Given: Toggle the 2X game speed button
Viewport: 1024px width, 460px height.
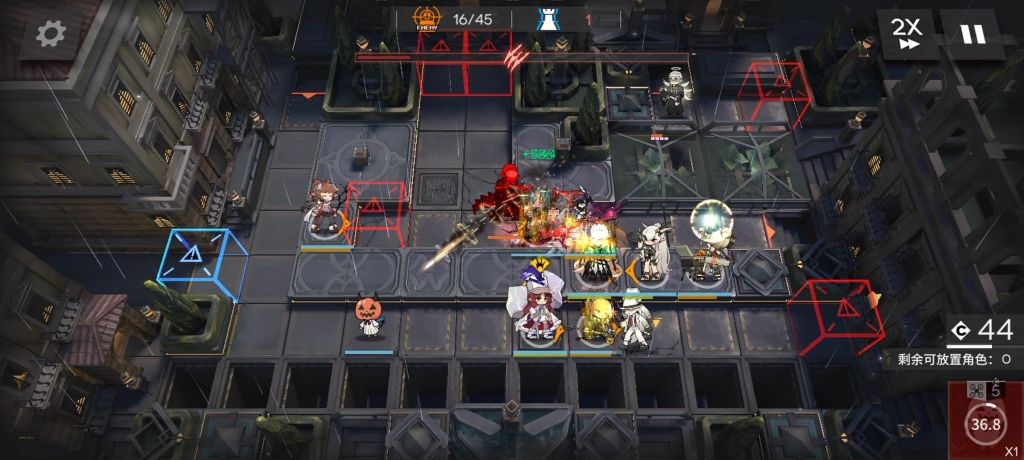Looking at the screenshot, I should [x=907, y=34].
